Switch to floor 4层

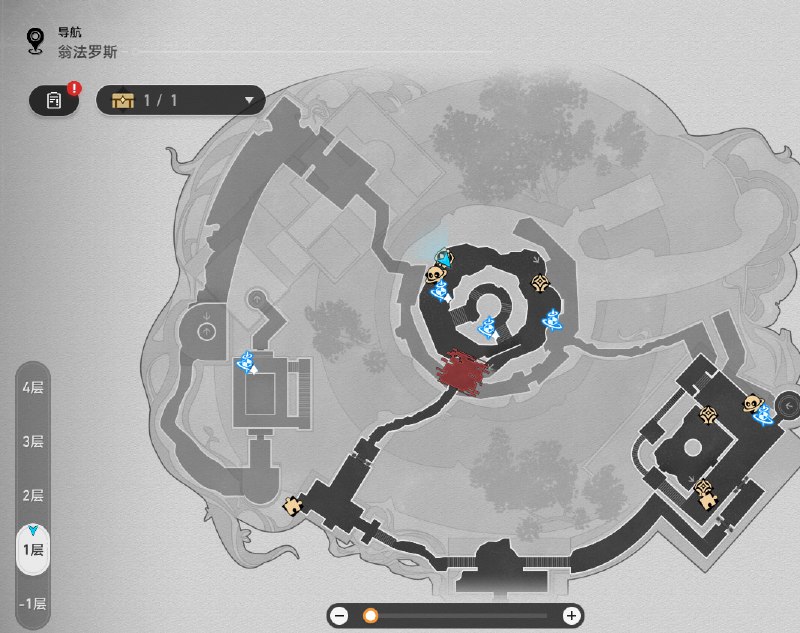click(33, 386)
